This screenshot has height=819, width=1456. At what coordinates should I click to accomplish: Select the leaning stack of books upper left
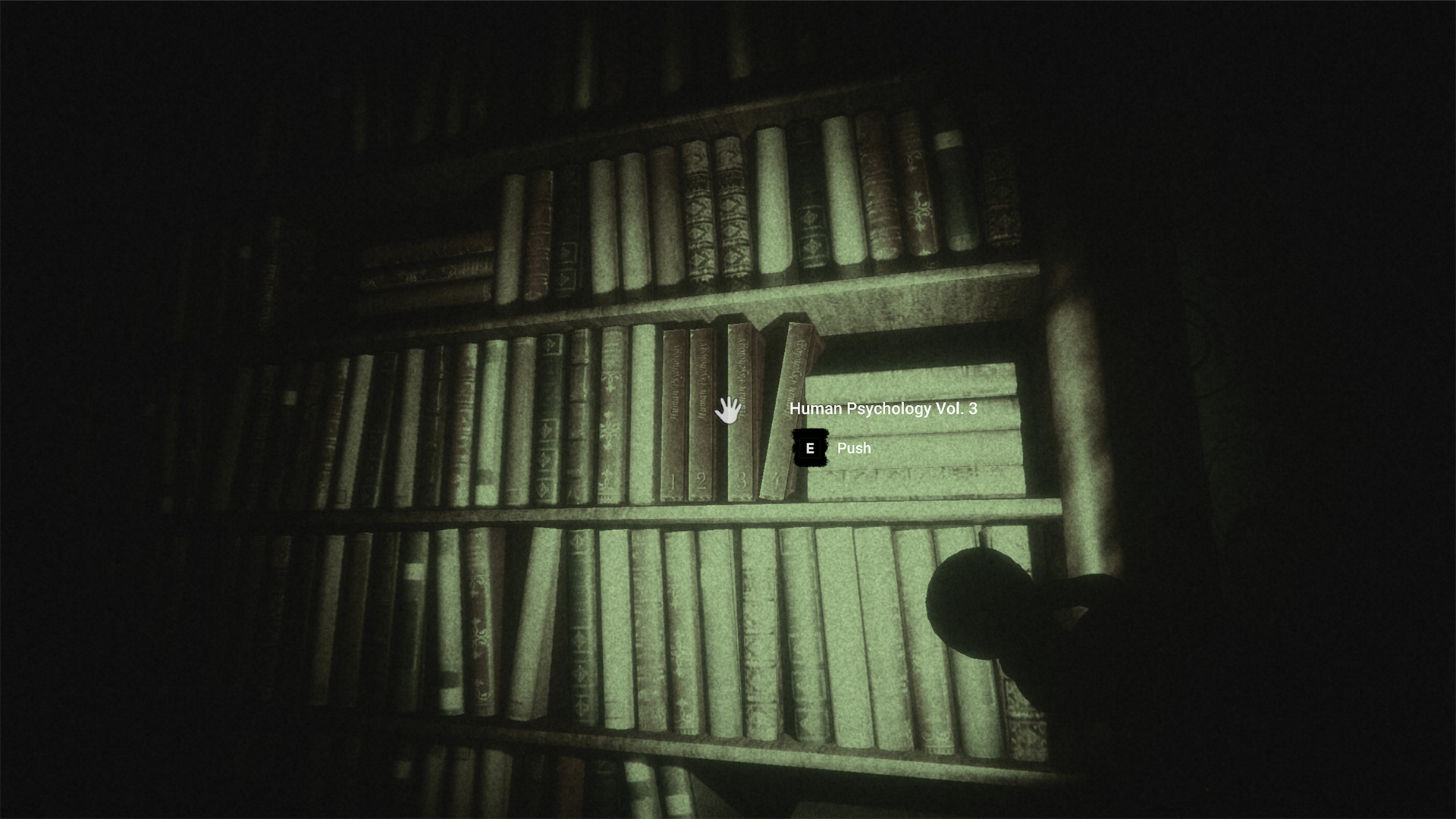(425, 265)
